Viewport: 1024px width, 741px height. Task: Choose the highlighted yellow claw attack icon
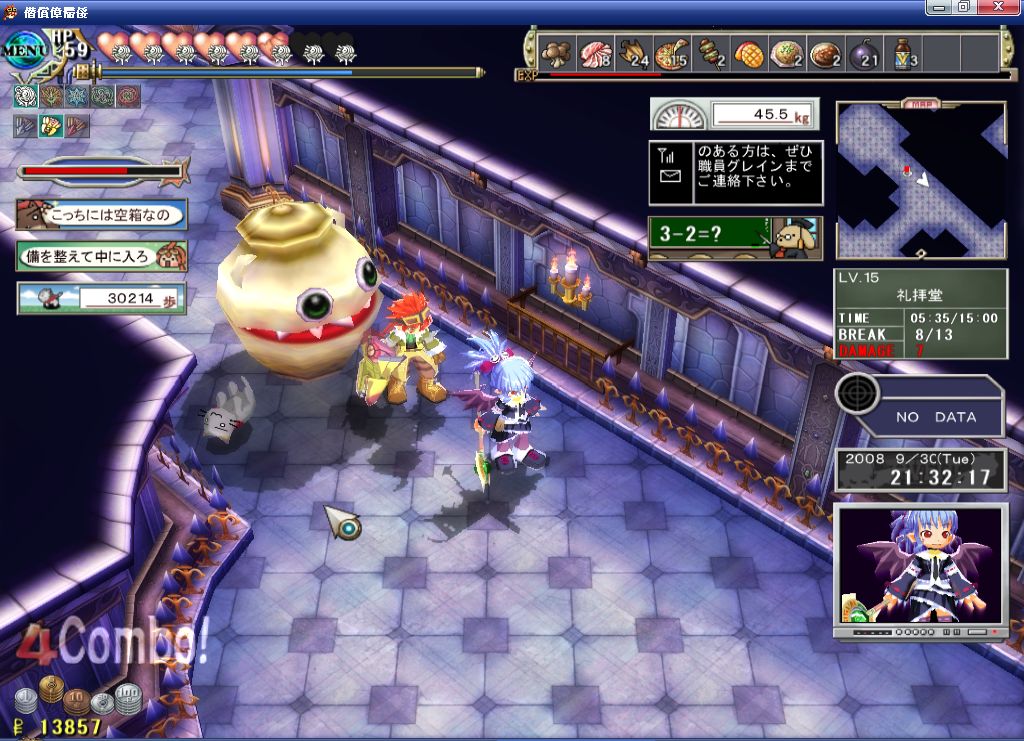pos(50,126)
